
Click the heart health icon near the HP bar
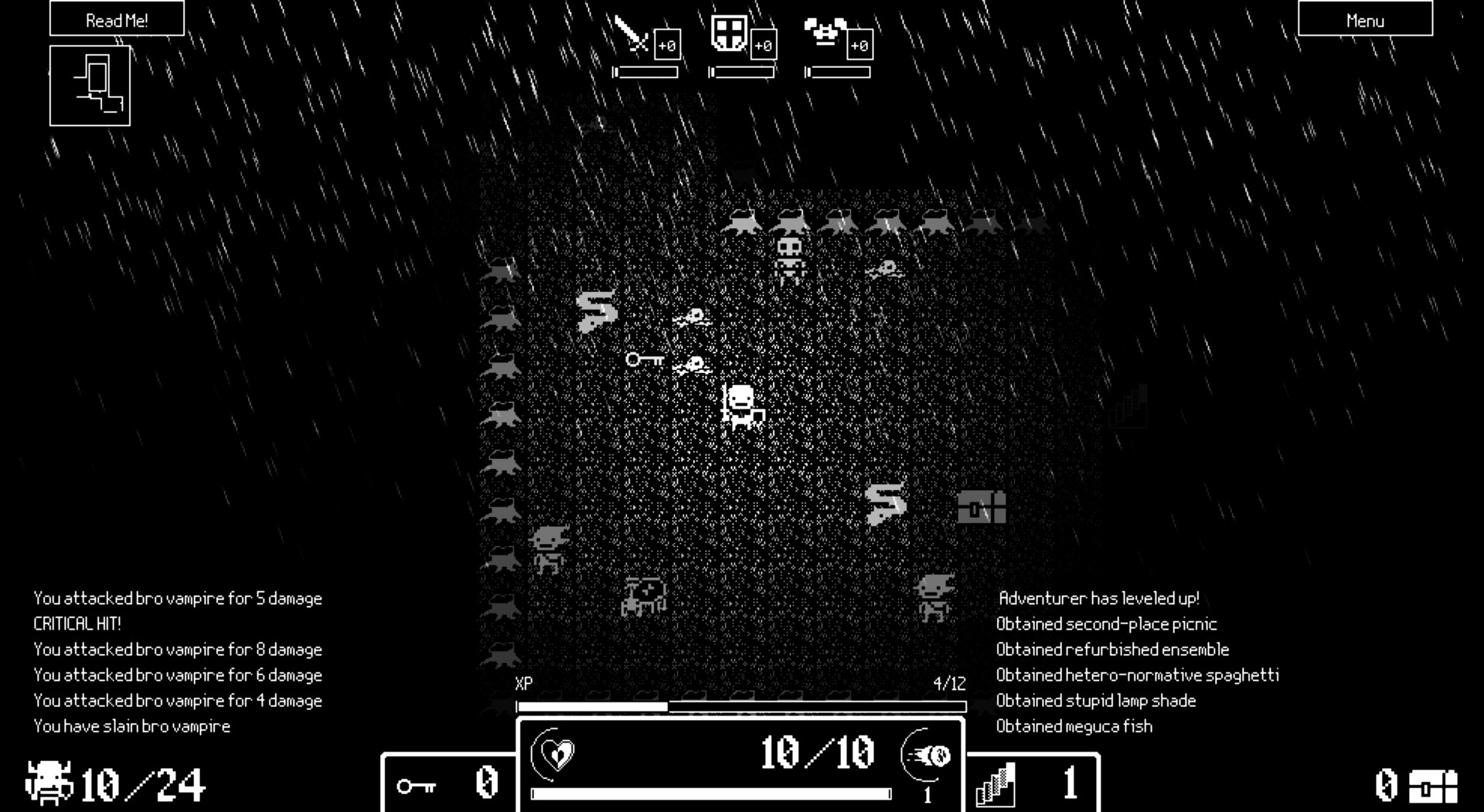point(554,755)
